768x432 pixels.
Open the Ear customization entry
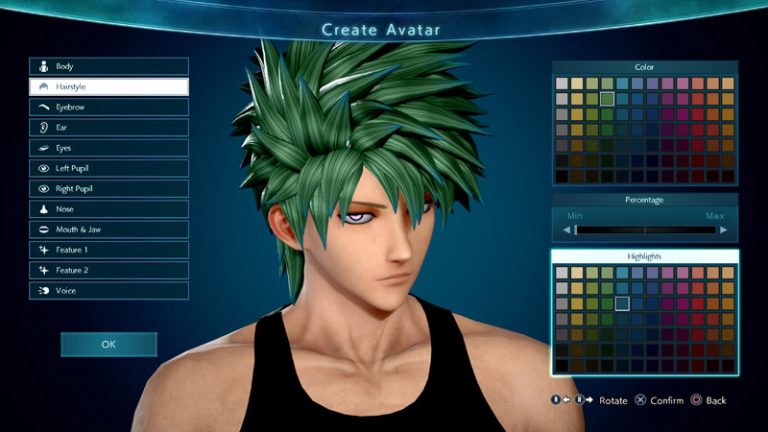point(108,128)
